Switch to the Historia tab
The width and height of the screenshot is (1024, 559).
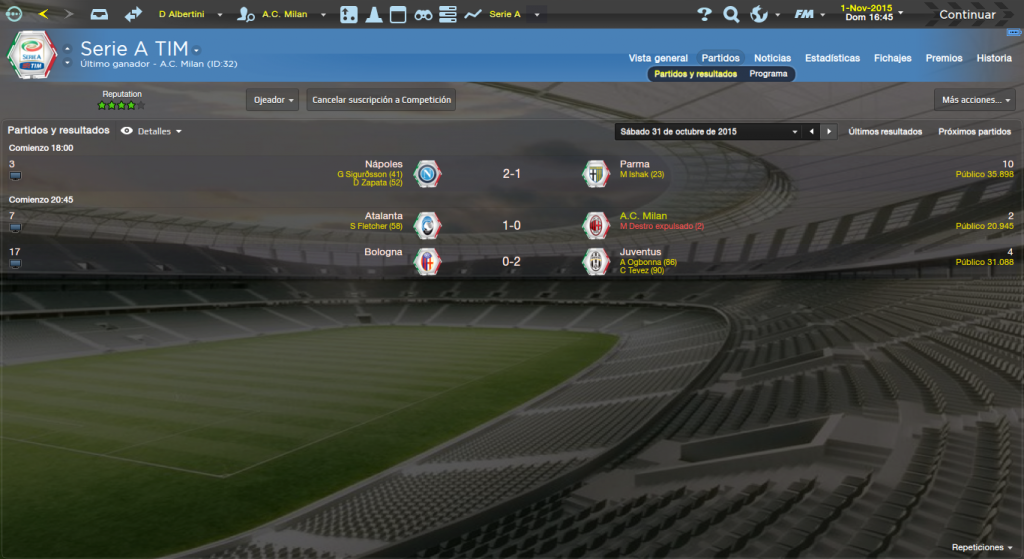point(994,58)
